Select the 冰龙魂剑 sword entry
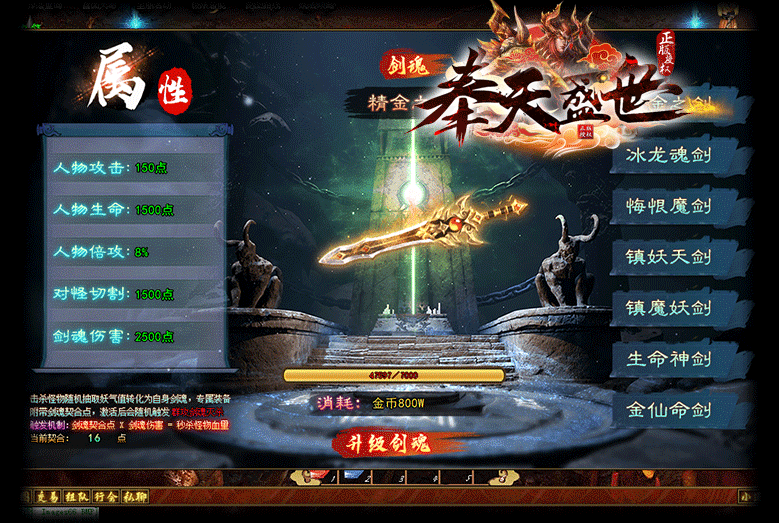The height and width of the screenshot is (523, 779). coord(668,156)
